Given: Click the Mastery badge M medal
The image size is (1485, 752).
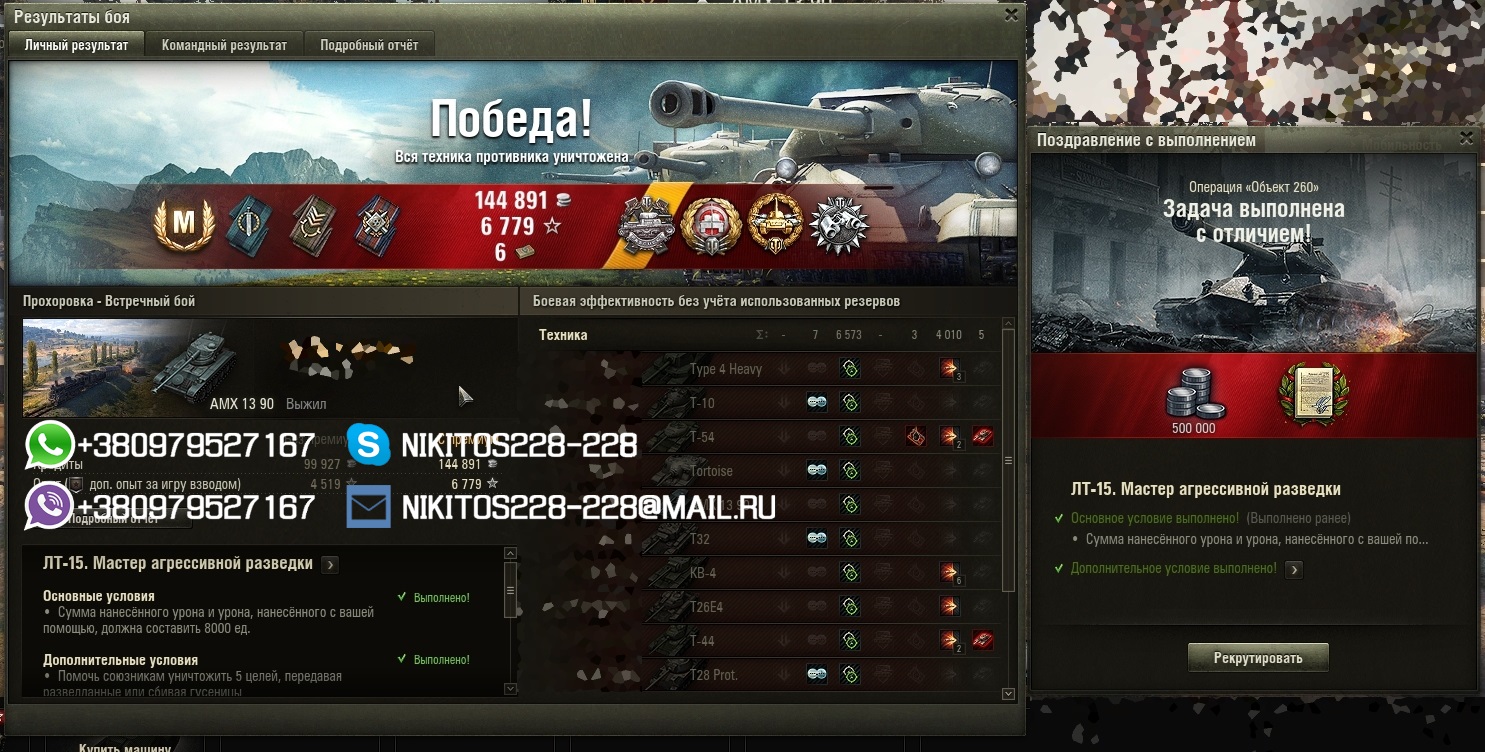Looking at the screenshot, I should pos(184,226).
